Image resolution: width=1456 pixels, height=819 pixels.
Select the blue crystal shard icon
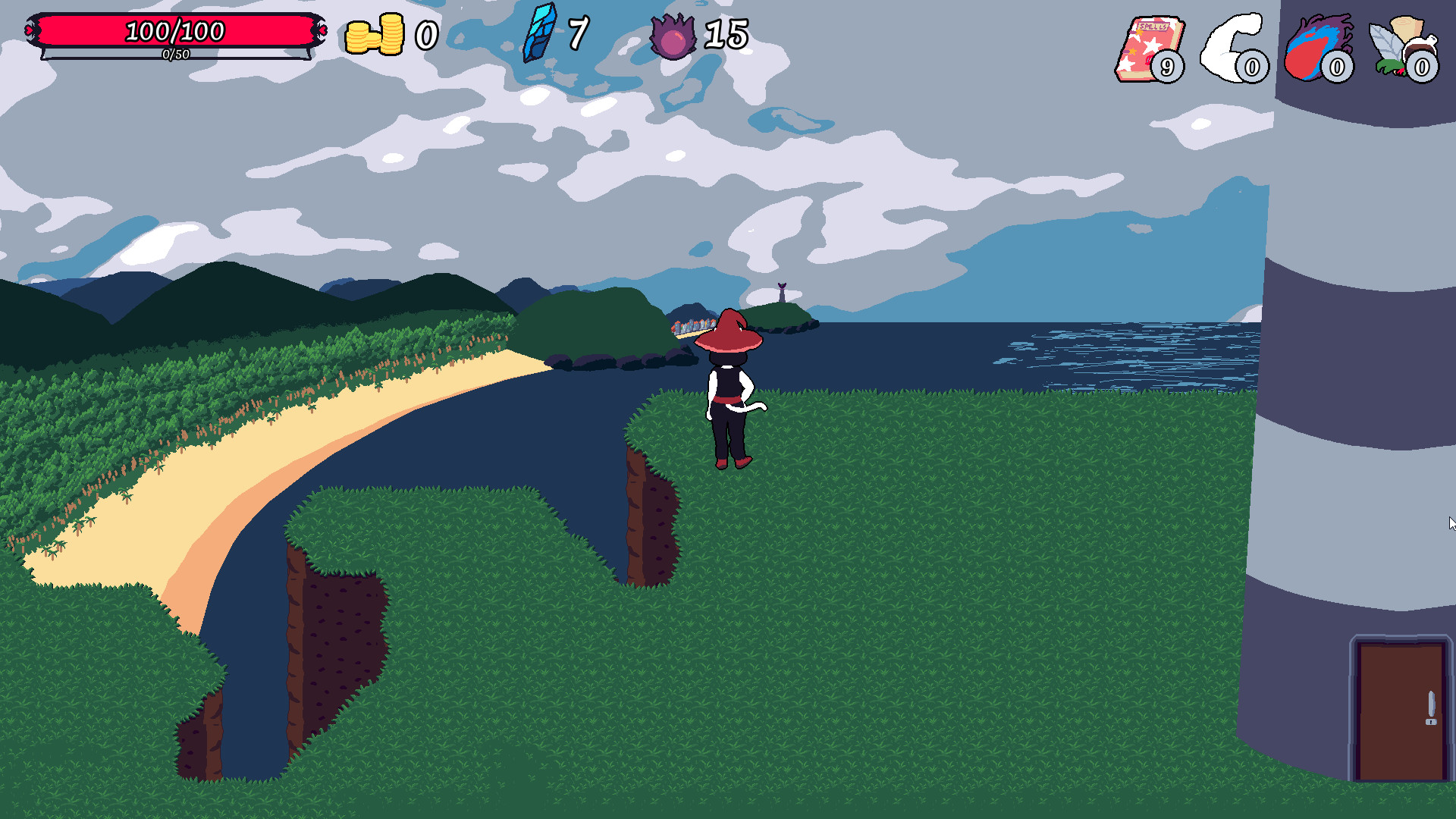[x=538, y=34]
